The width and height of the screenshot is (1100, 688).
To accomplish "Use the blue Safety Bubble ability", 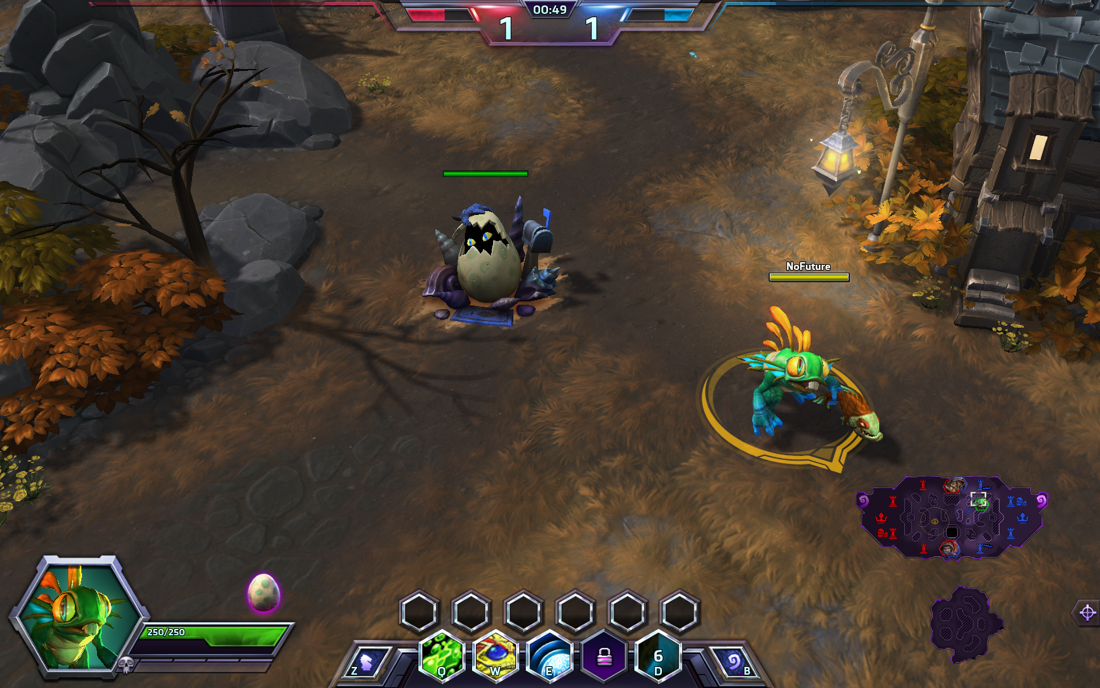I will pos(549,656).
